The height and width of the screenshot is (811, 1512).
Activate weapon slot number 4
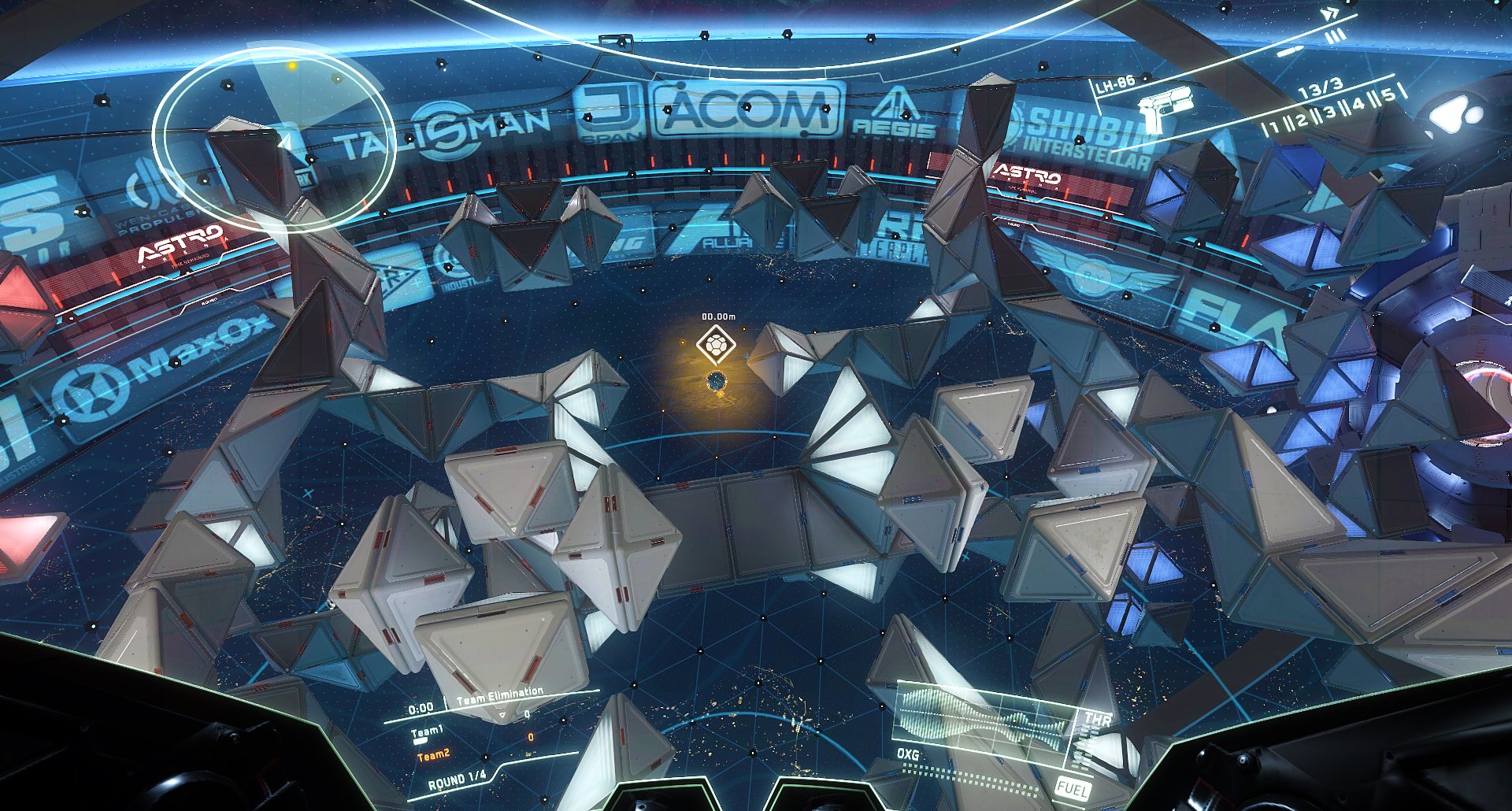pyautogui.click(x=1358, y=103)
